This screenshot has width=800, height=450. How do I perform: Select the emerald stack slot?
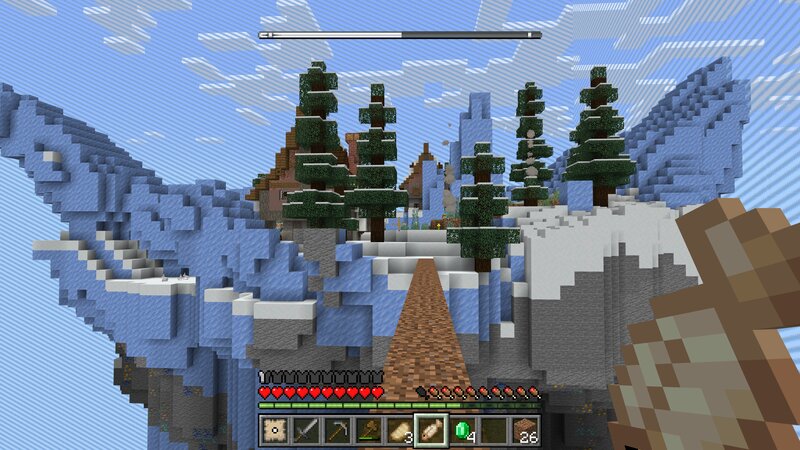[x=462, y=431]
